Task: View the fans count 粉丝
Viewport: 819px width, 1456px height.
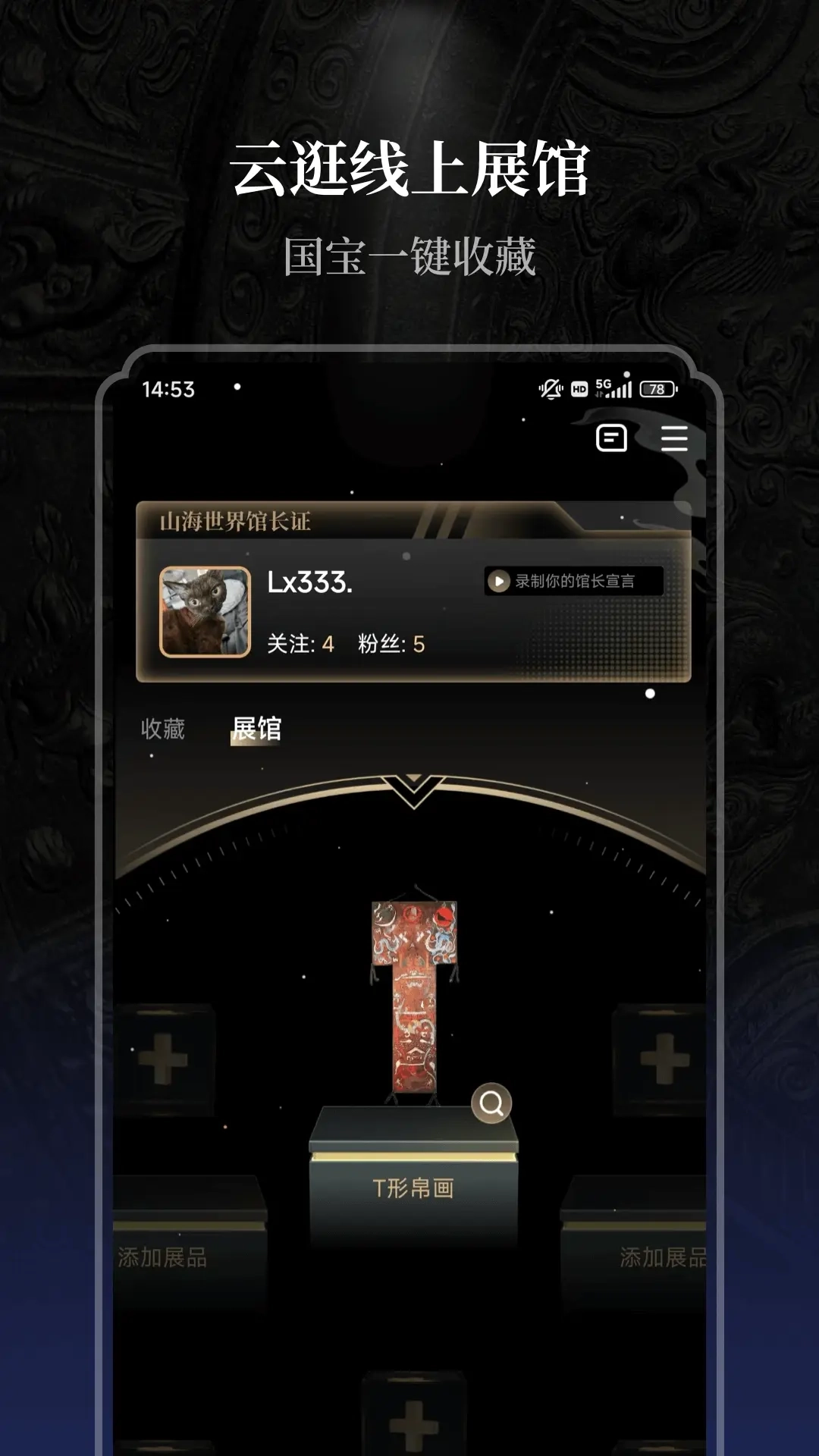Action: 391,644
